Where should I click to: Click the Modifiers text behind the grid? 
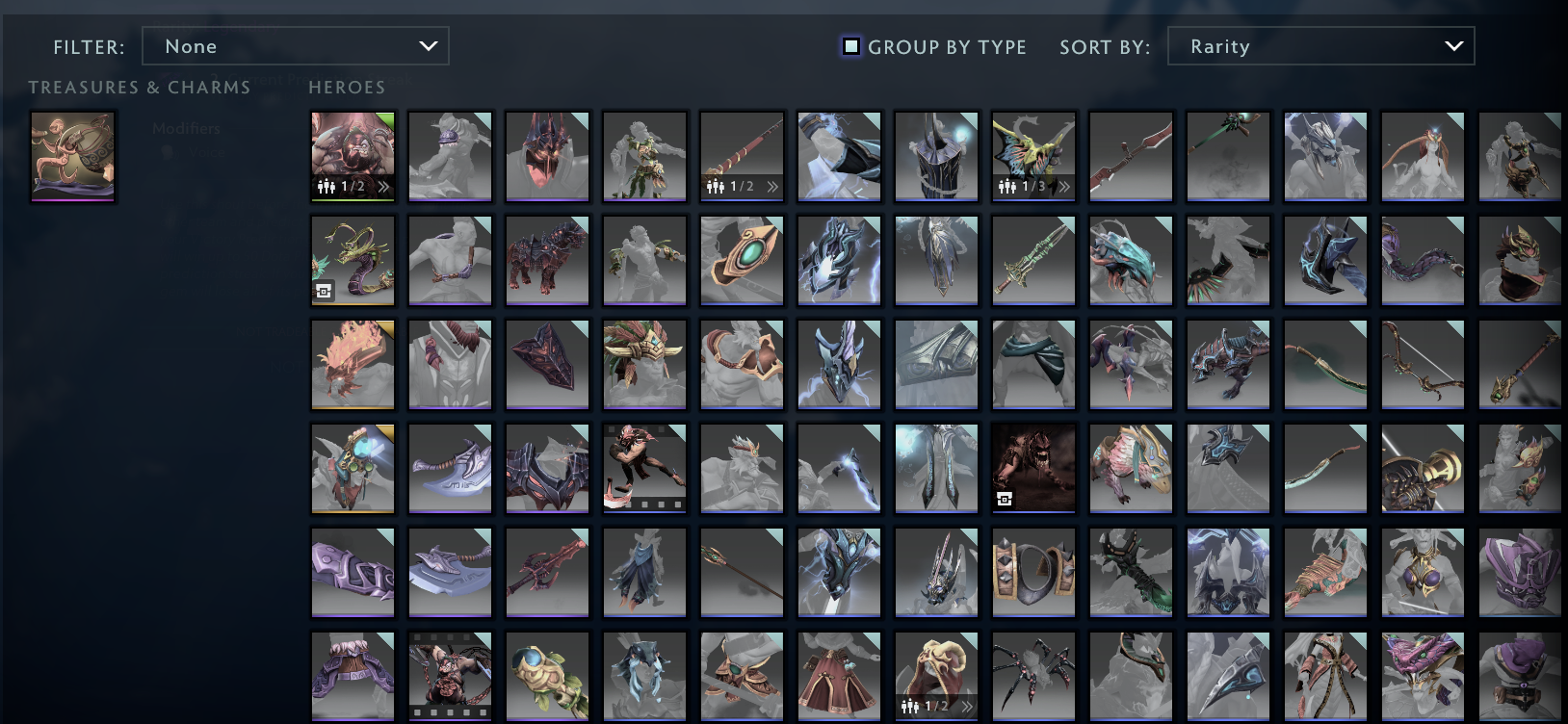pos(185,128)
